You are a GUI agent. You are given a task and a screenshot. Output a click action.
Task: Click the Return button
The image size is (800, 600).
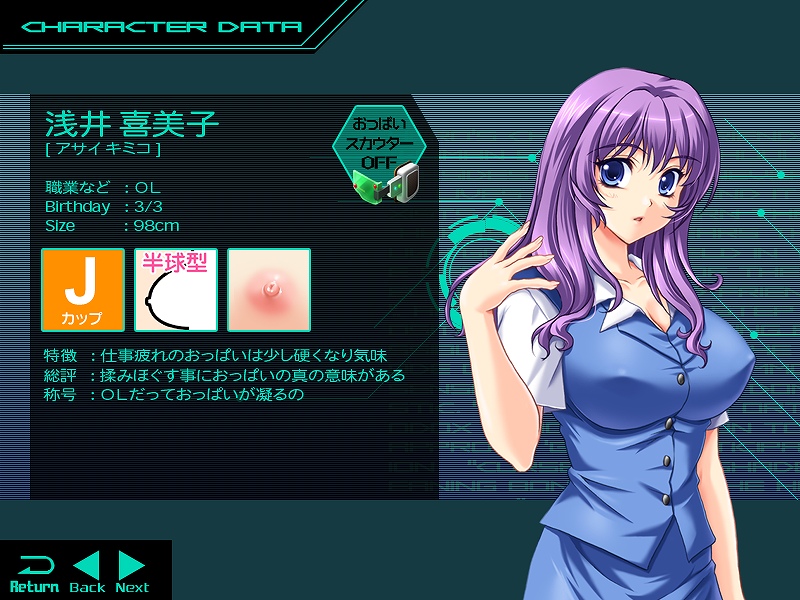coord(34,571)
